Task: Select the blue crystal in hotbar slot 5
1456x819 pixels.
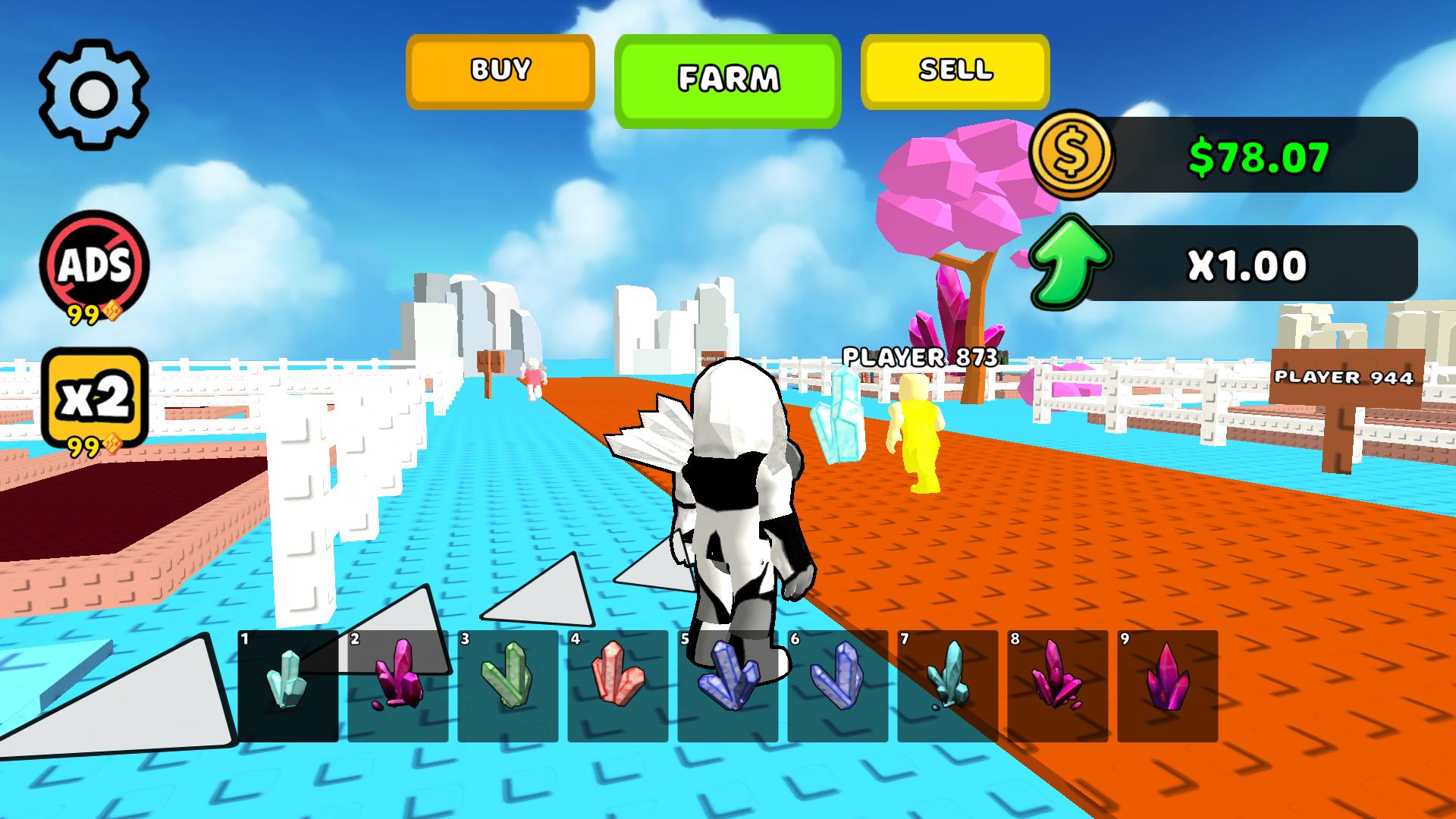Action: point(728,686)
